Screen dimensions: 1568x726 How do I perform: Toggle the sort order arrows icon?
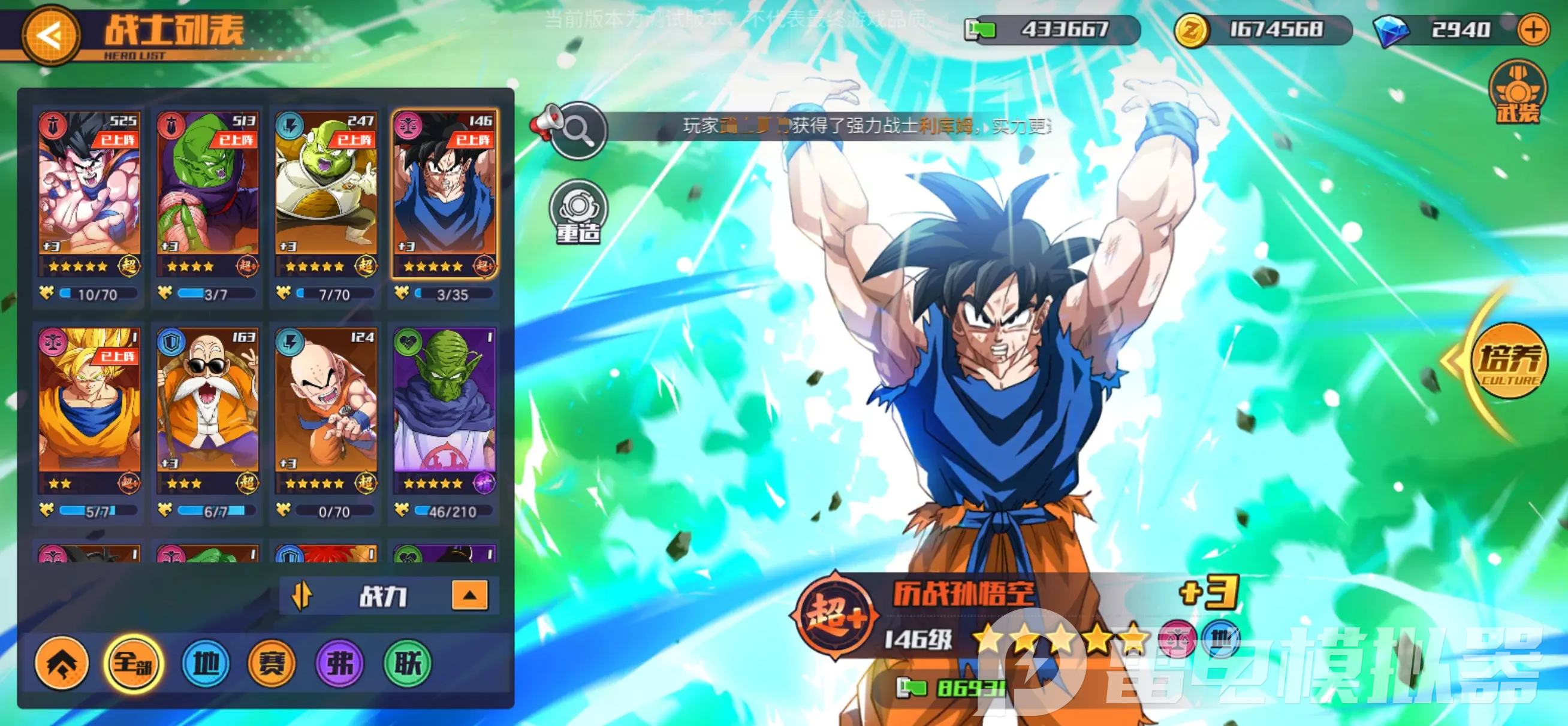(301, 596)
